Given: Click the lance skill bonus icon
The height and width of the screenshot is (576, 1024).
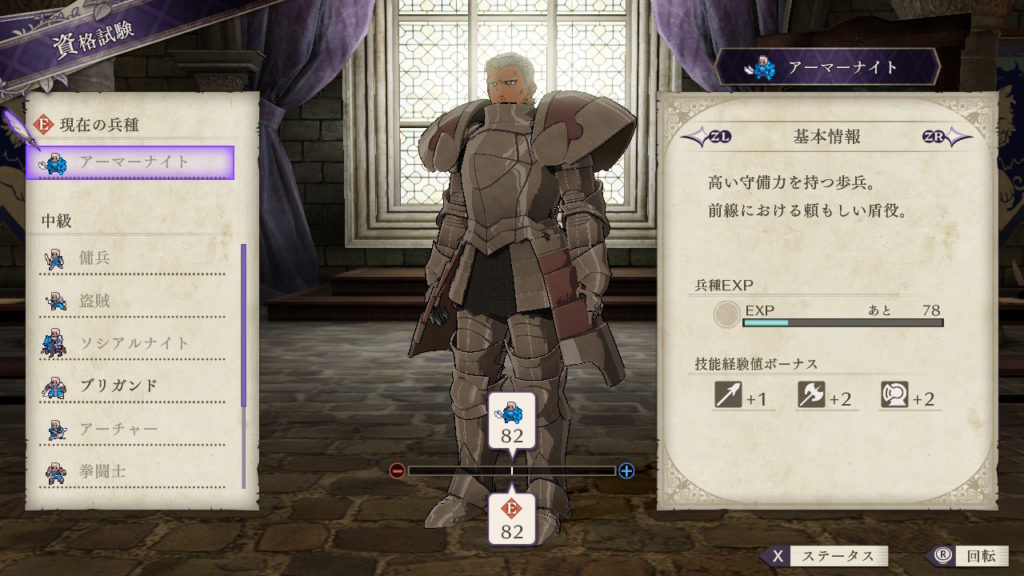Looking at the screenshot, I should [x=727, y=396].
